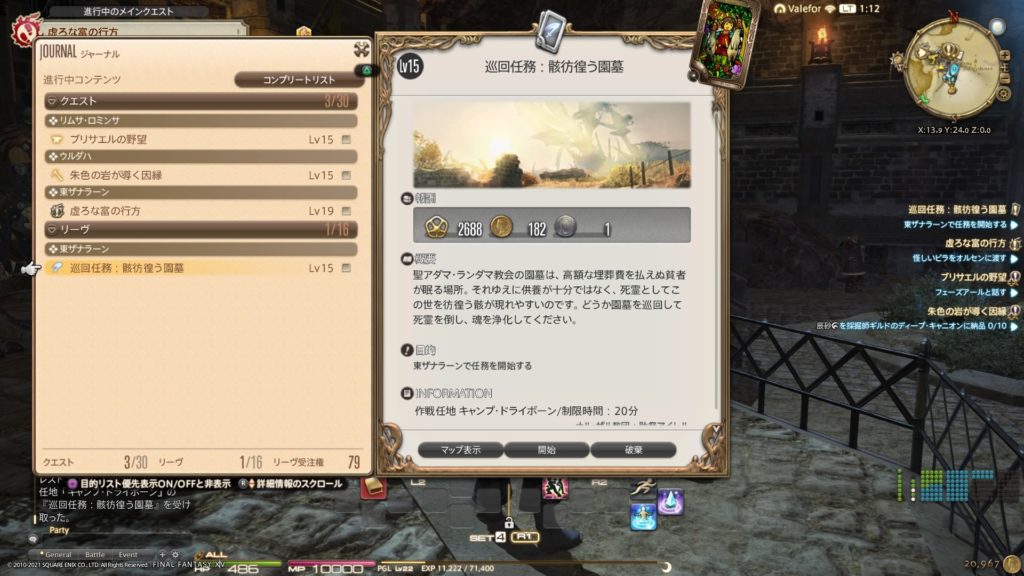Open the コンプリートリスト completed quest list
This screenshot has width=1024, height=576.
coord(299,80)
